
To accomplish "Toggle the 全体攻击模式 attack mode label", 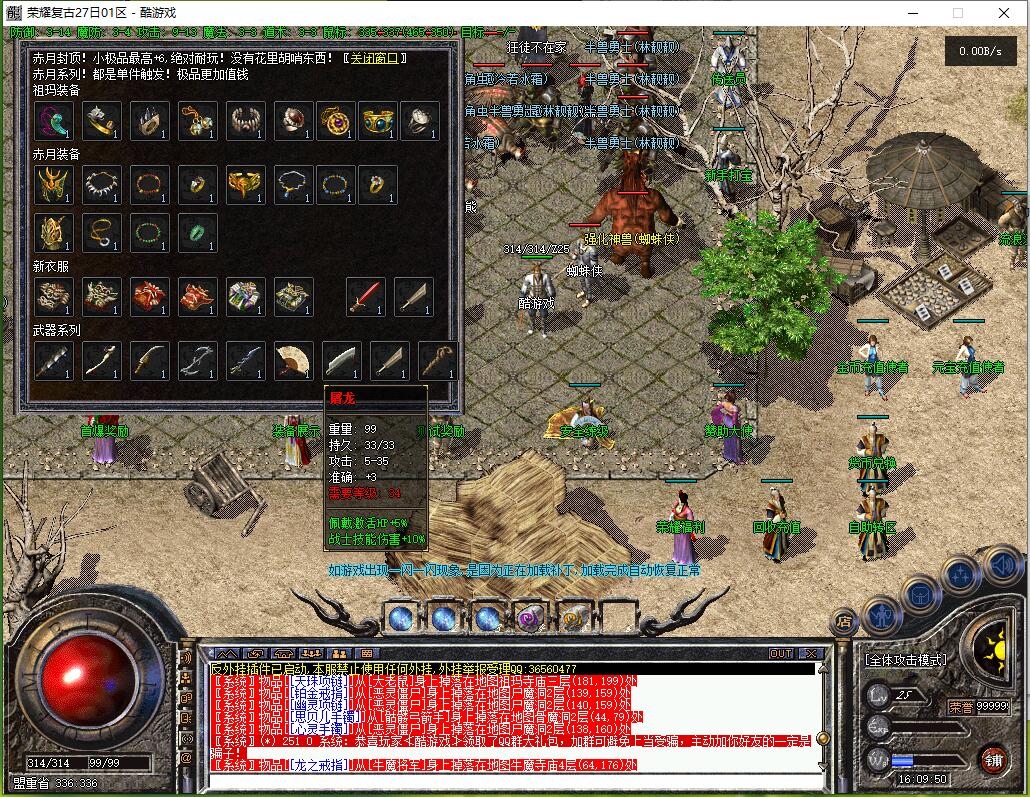I will point(905,661).
